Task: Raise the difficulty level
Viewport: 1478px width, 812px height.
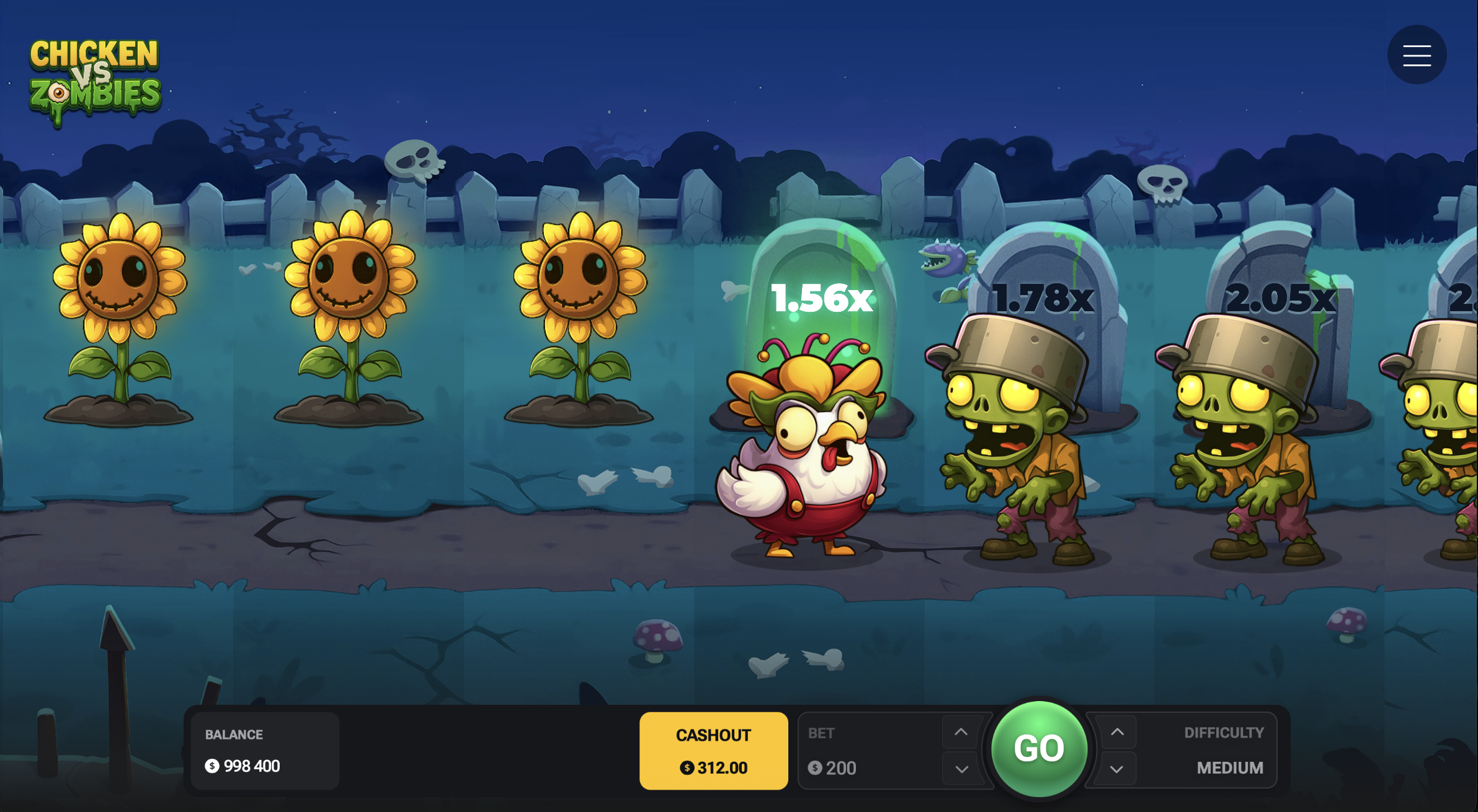Action: [x=1116, y=732]
